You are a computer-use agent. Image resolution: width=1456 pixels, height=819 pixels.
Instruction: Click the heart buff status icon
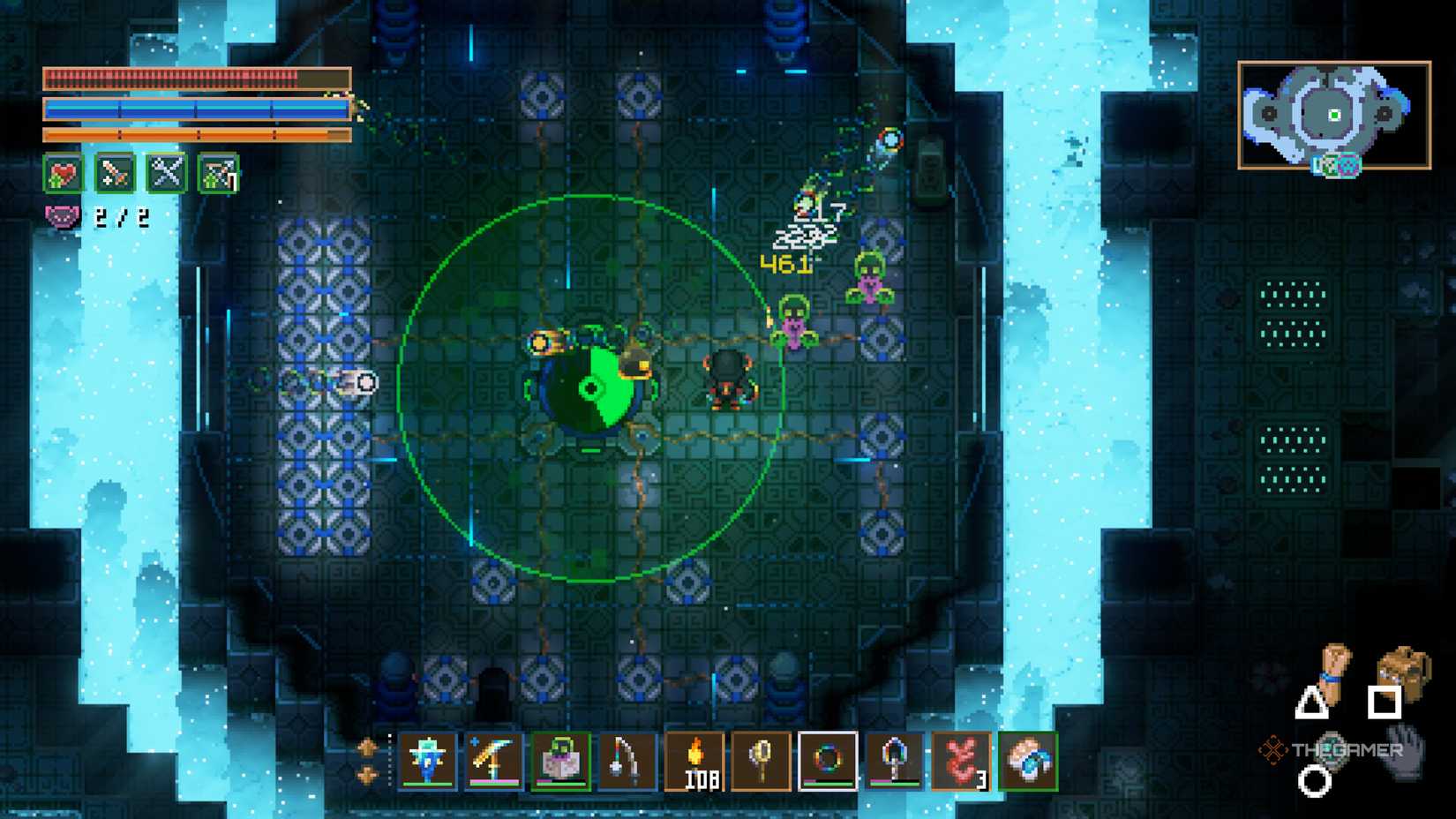[x=64, y=173]
